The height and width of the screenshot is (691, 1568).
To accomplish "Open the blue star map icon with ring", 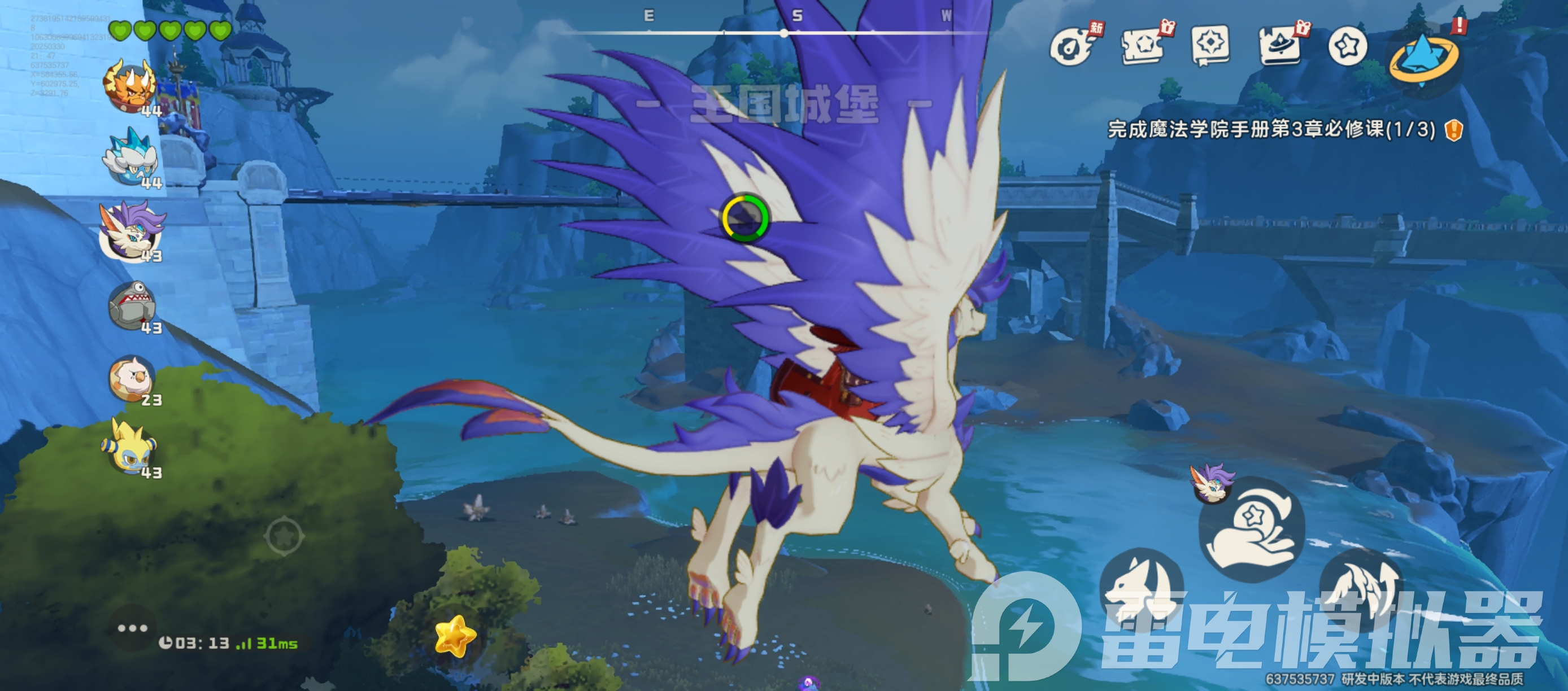I will pos(1423,58).
